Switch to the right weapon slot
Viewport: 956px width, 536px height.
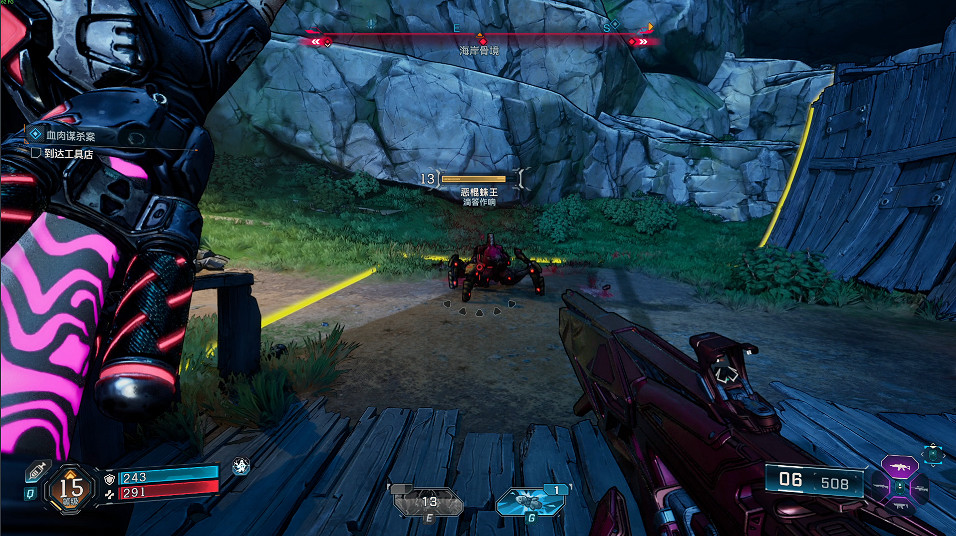(919, 487)
